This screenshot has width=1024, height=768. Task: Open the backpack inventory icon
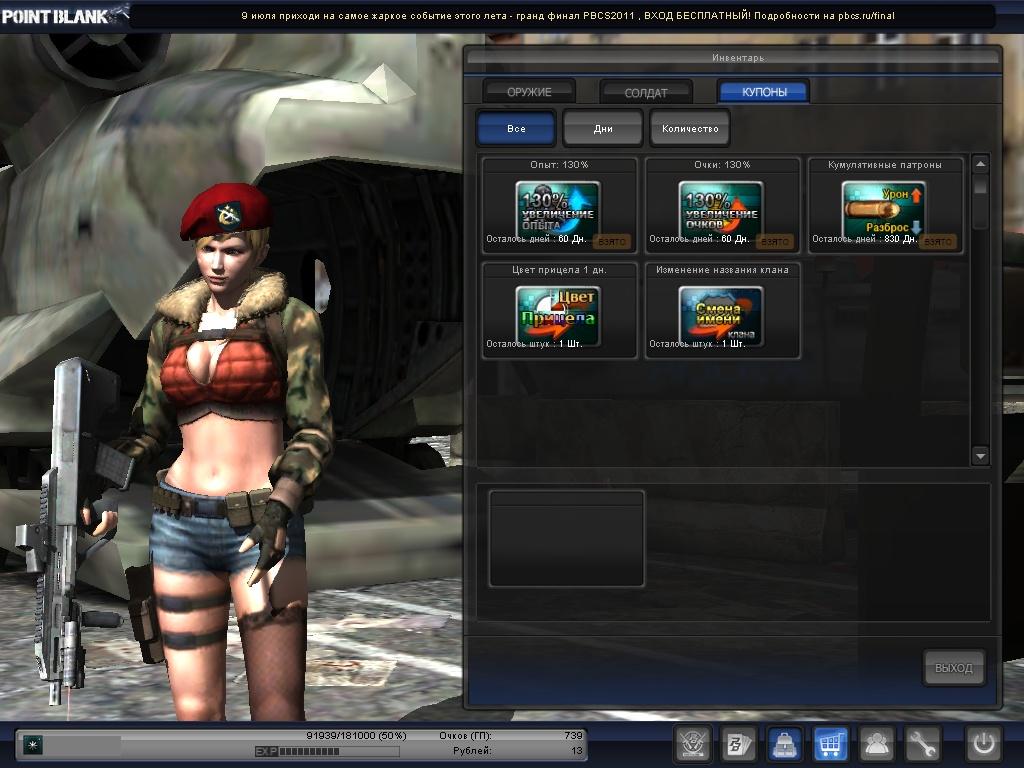pyautogui.click(x=785, y=744)
